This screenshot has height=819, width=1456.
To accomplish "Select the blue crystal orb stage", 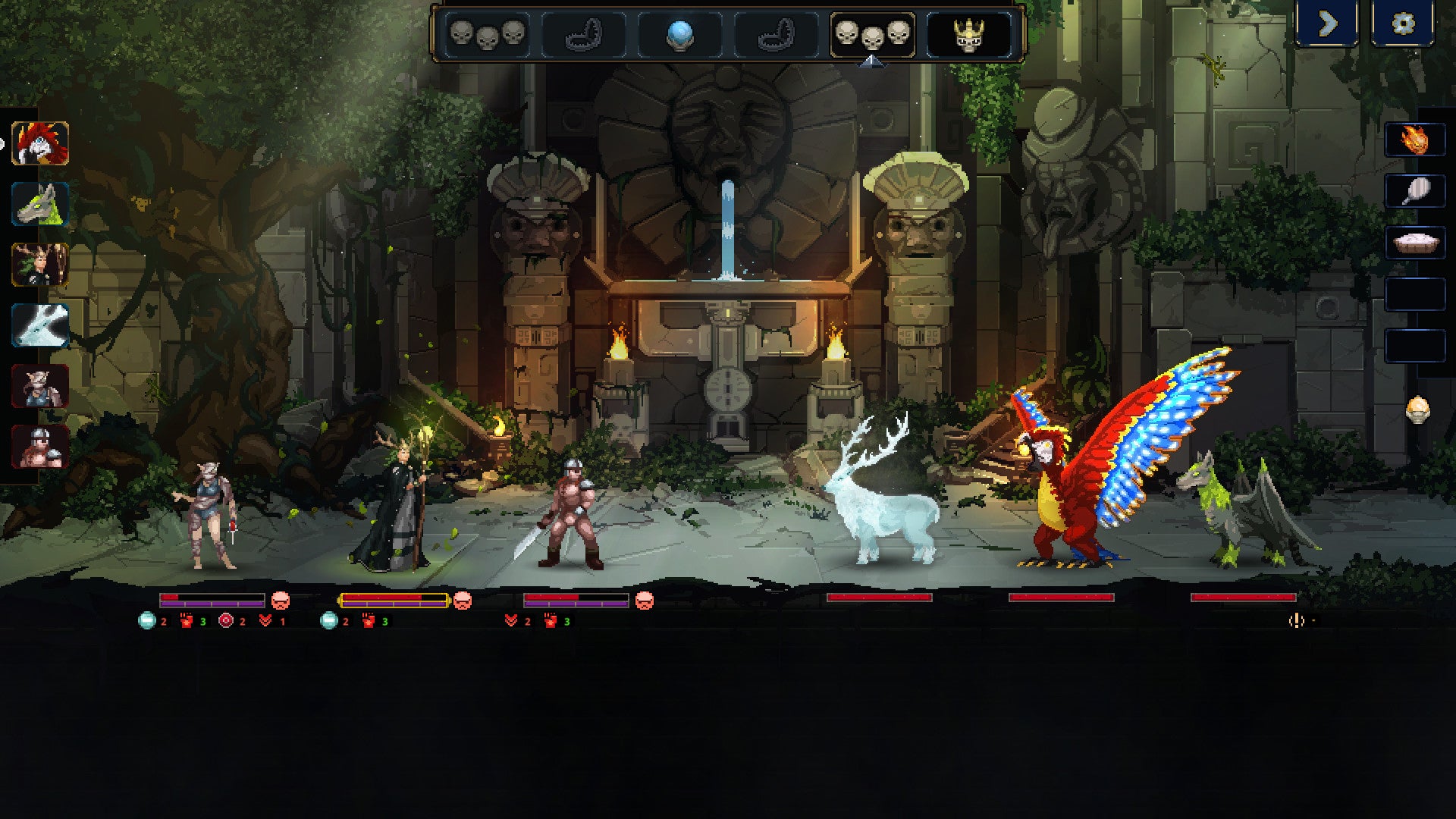I will pyautogui.click(x=679, y=35).
